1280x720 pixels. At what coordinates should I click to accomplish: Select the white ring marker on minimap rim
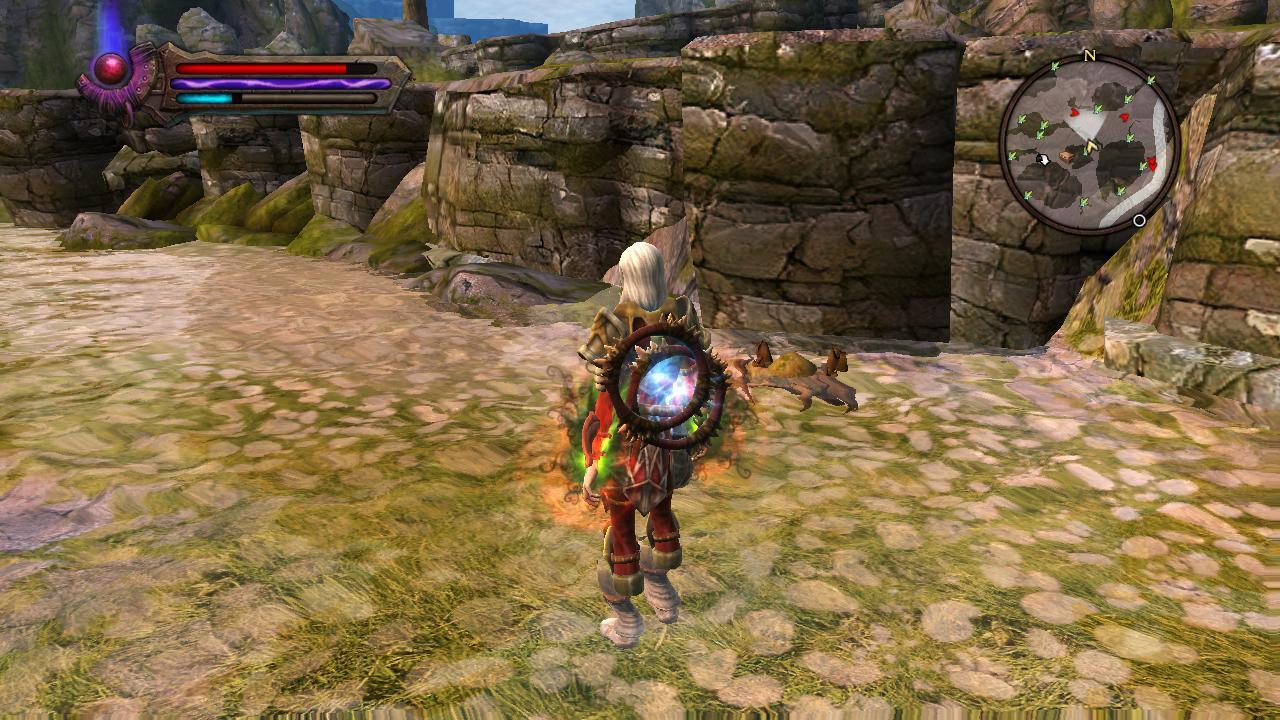pos(1139,221)
